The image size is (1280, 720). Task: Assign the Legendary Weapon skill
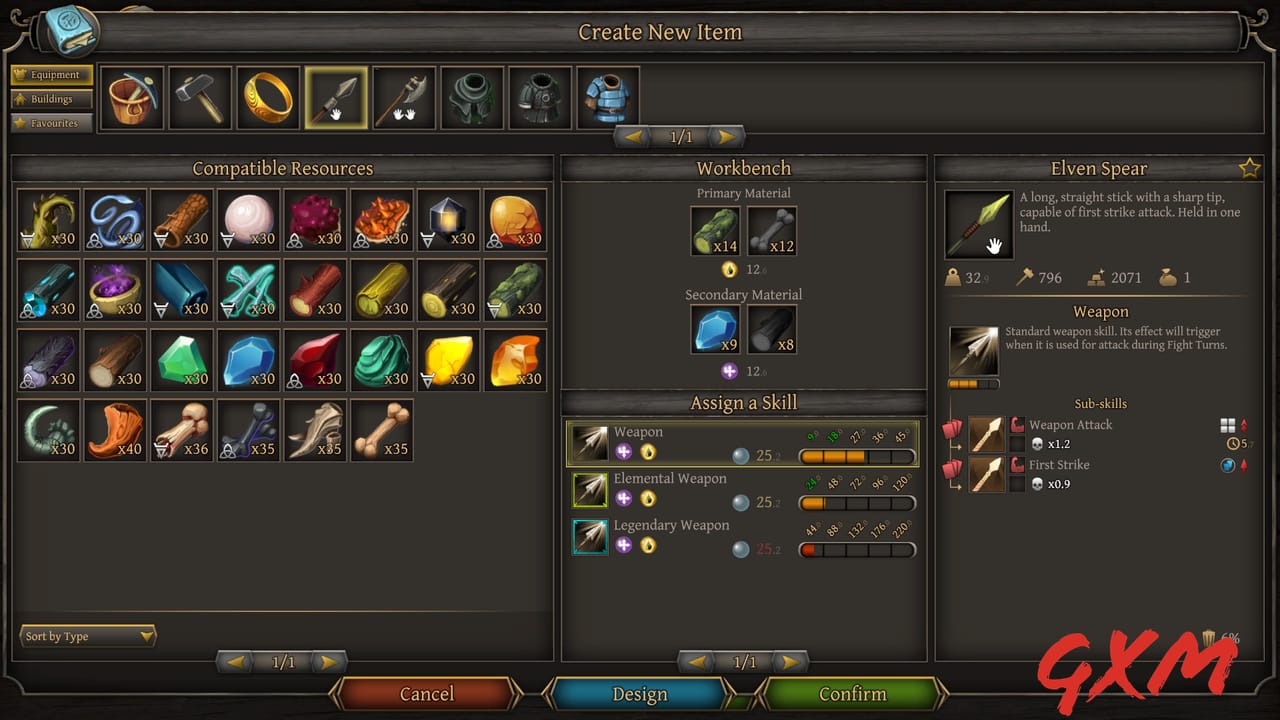click(742, 537)
